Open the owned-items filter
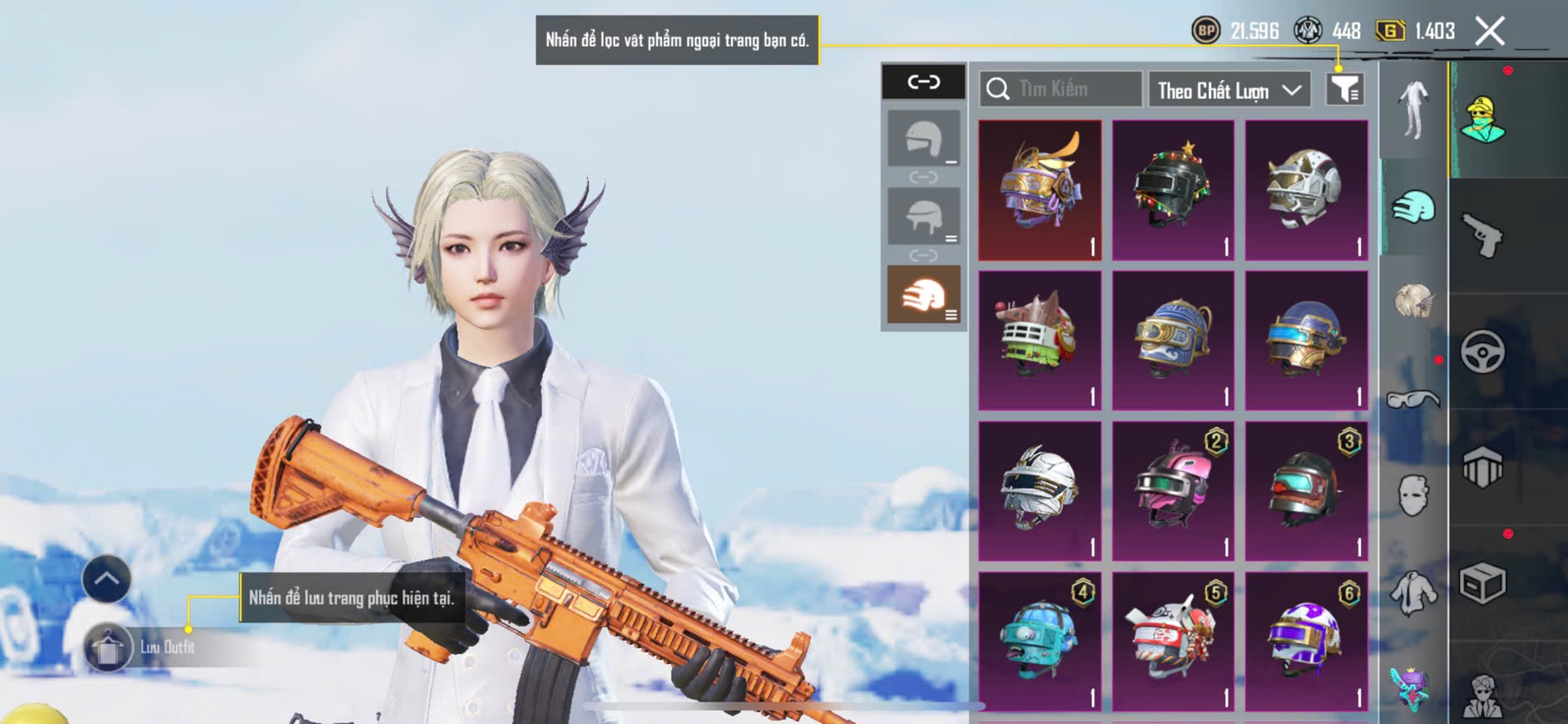The height and width of the screenshot is (724, 1568). point(1344,88)
